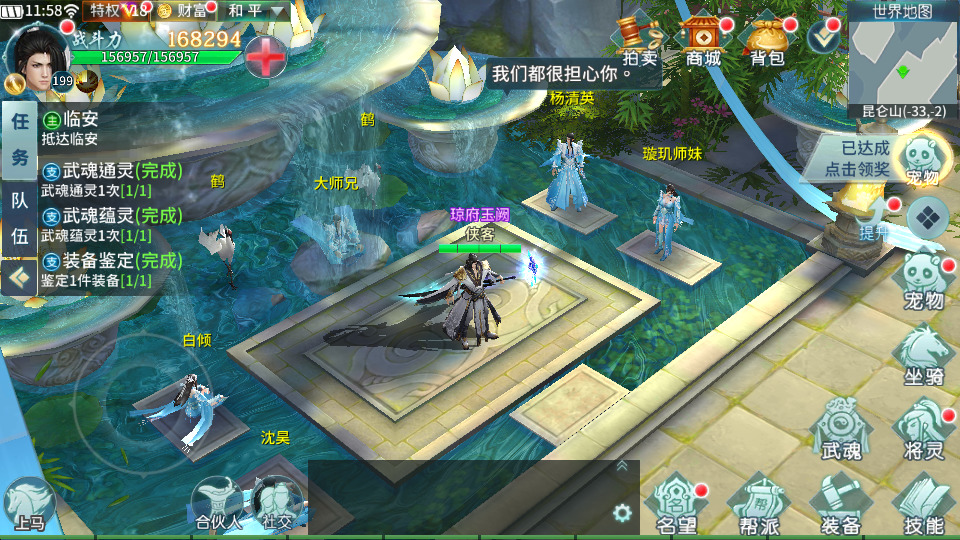The height and width of the screenshot is (540, 960).
Task: Tap the red plus healing button
Action: coord(266,55)
